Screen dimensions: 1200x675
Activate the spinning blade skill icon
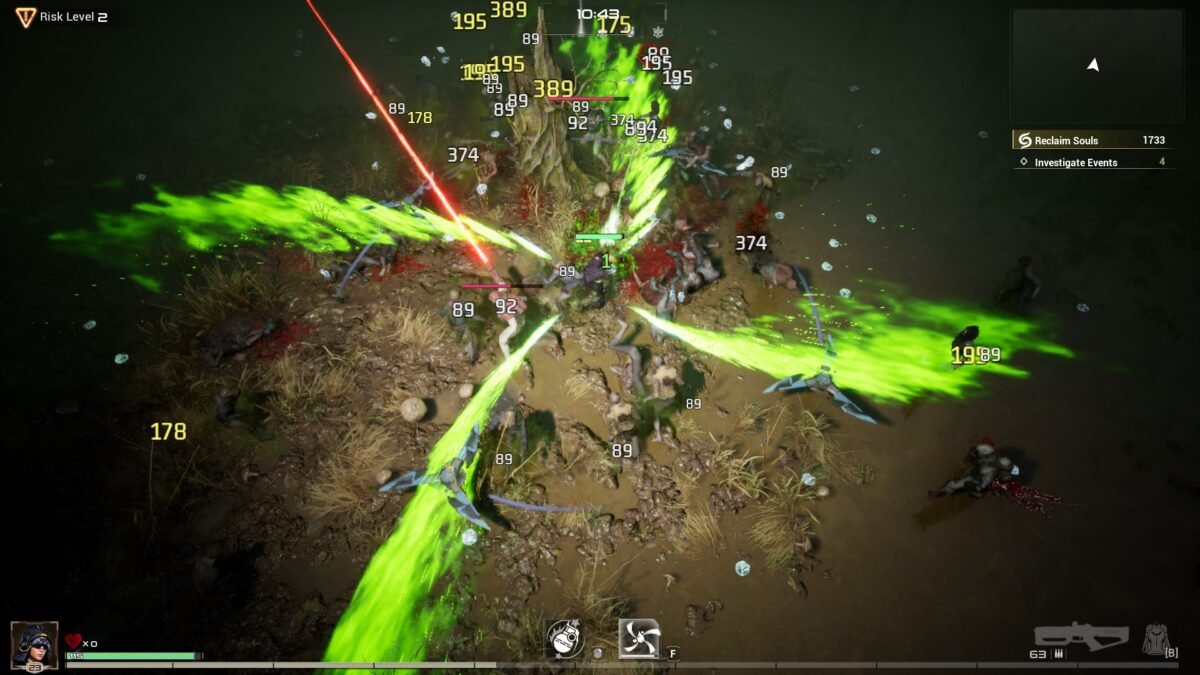tap(639, 638)
